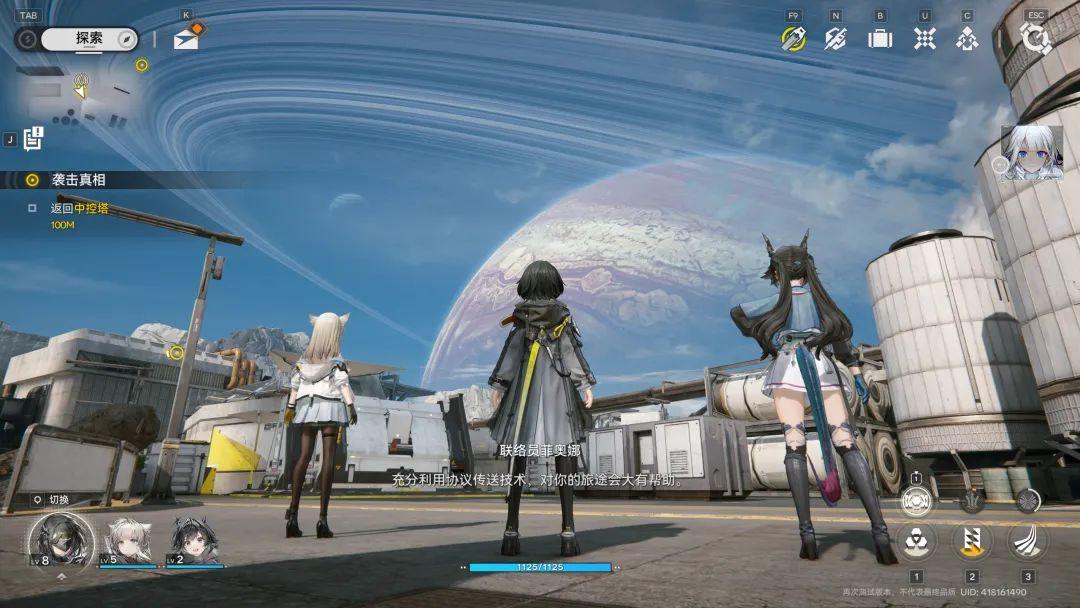1080x608 pixels.
Task: Open the checkered X pattern icon
Action: pyautogui.click(x=924, y=38)
